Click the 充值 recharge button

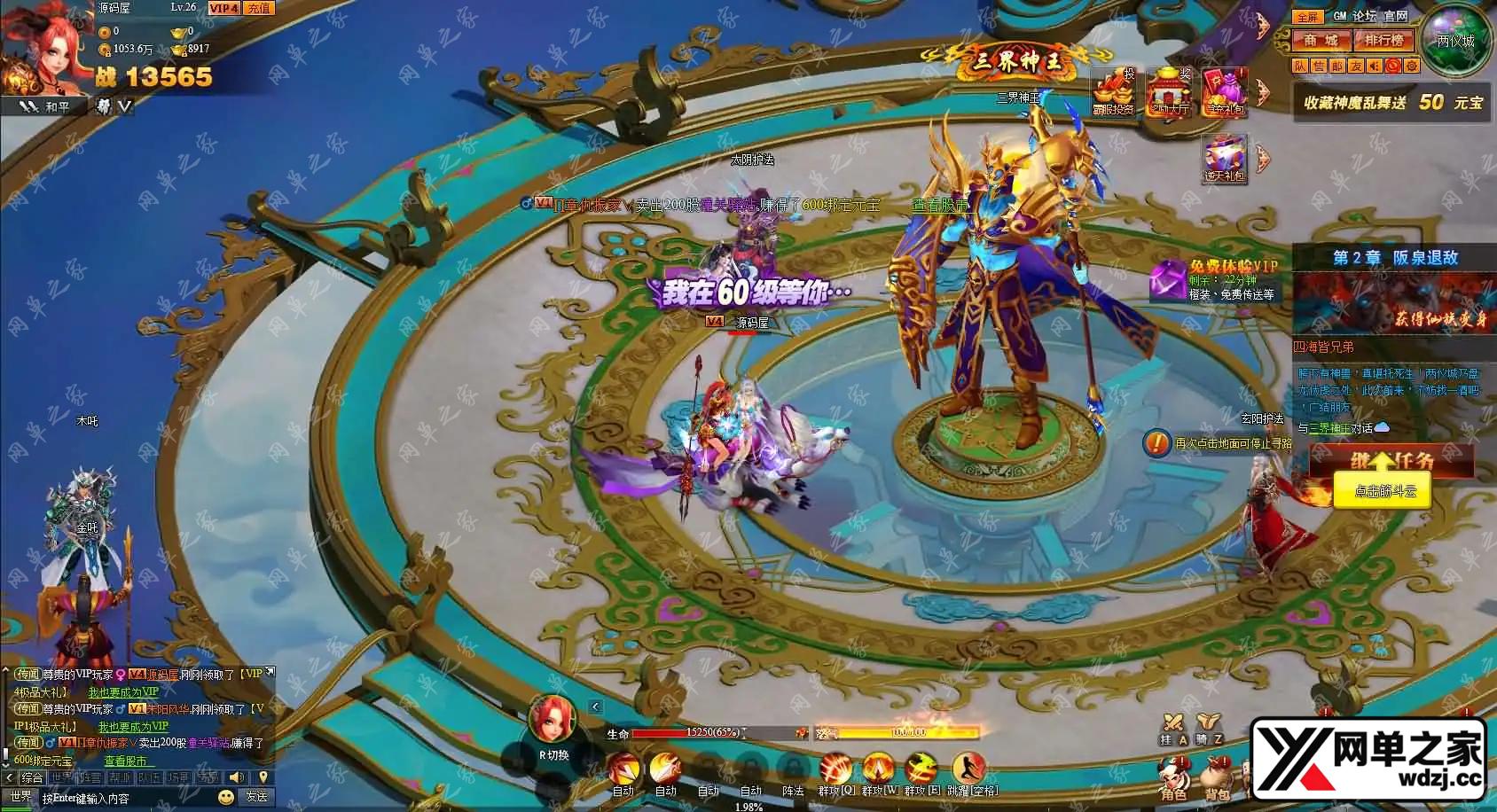pyautogui.click(x=258, y=8)
